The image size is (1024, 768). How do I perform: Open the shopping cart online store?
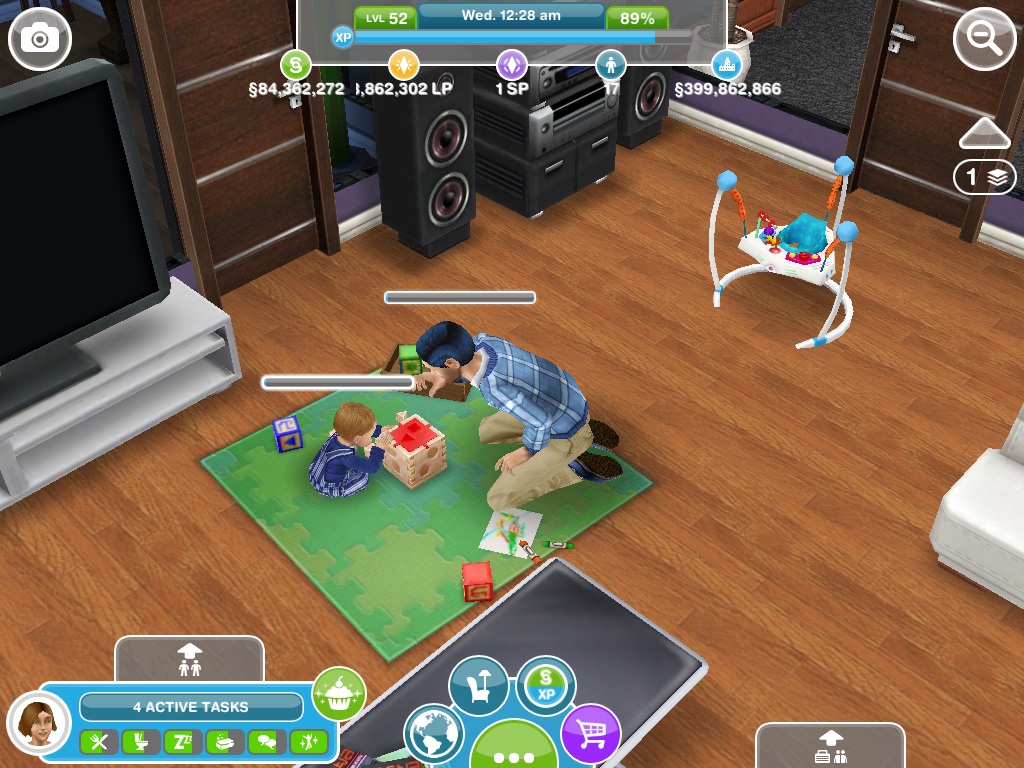[x=590, y=733]
